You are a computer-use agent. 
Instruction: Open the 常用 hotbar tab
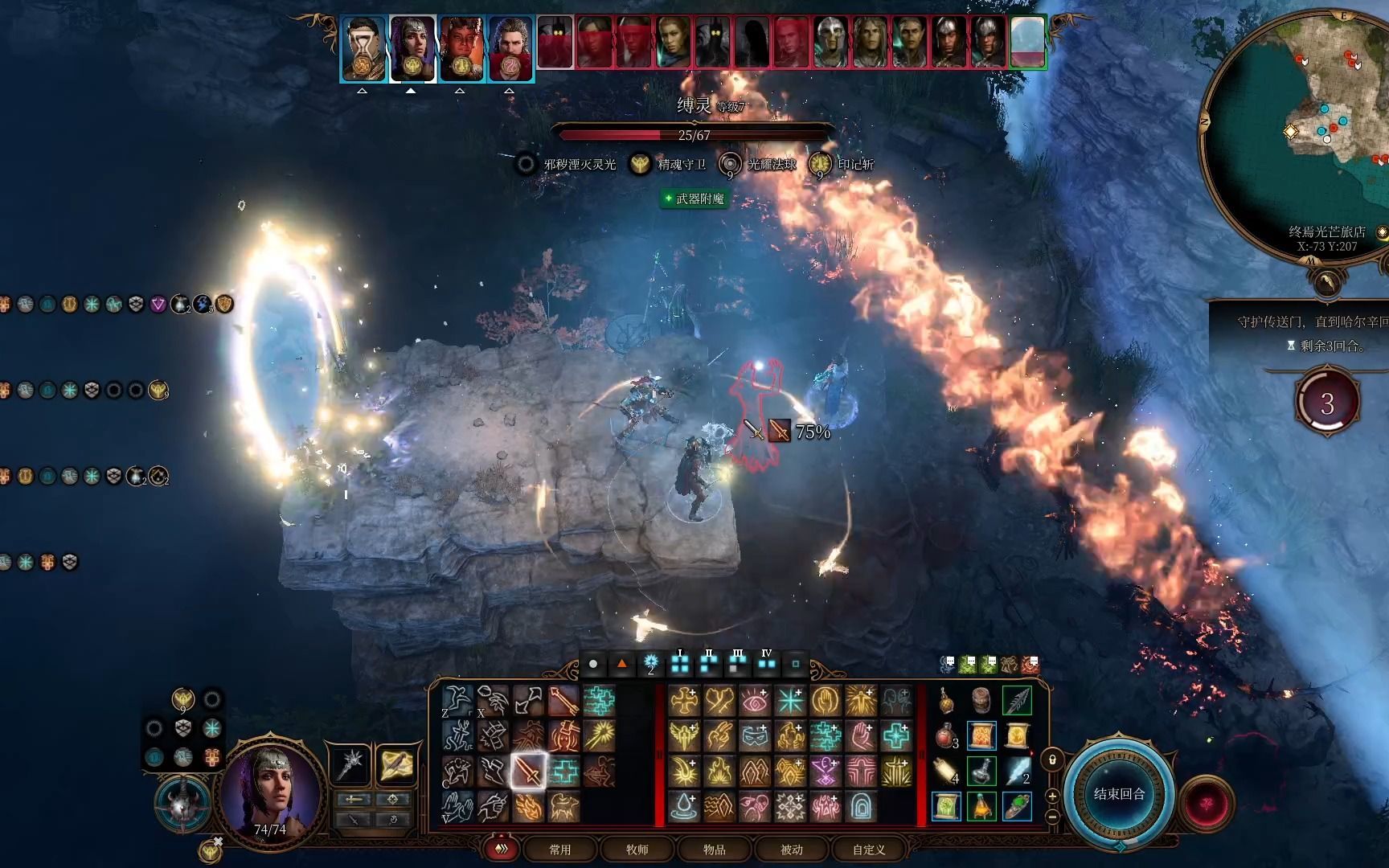(x=559, y=850)
